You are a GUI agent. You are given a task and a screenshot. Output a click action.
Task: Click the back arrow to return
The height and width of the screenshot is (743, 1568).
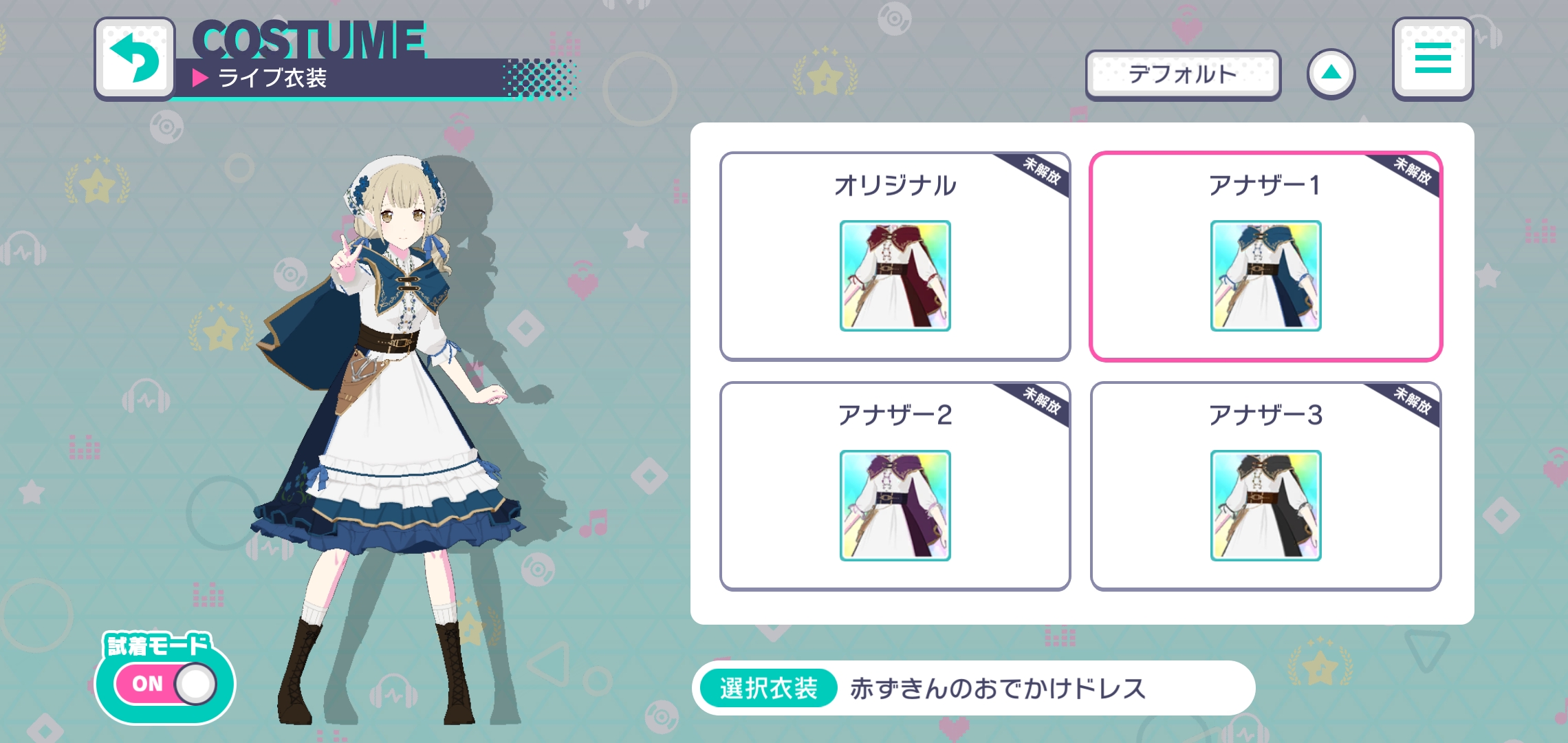click(x=135, y=58)
